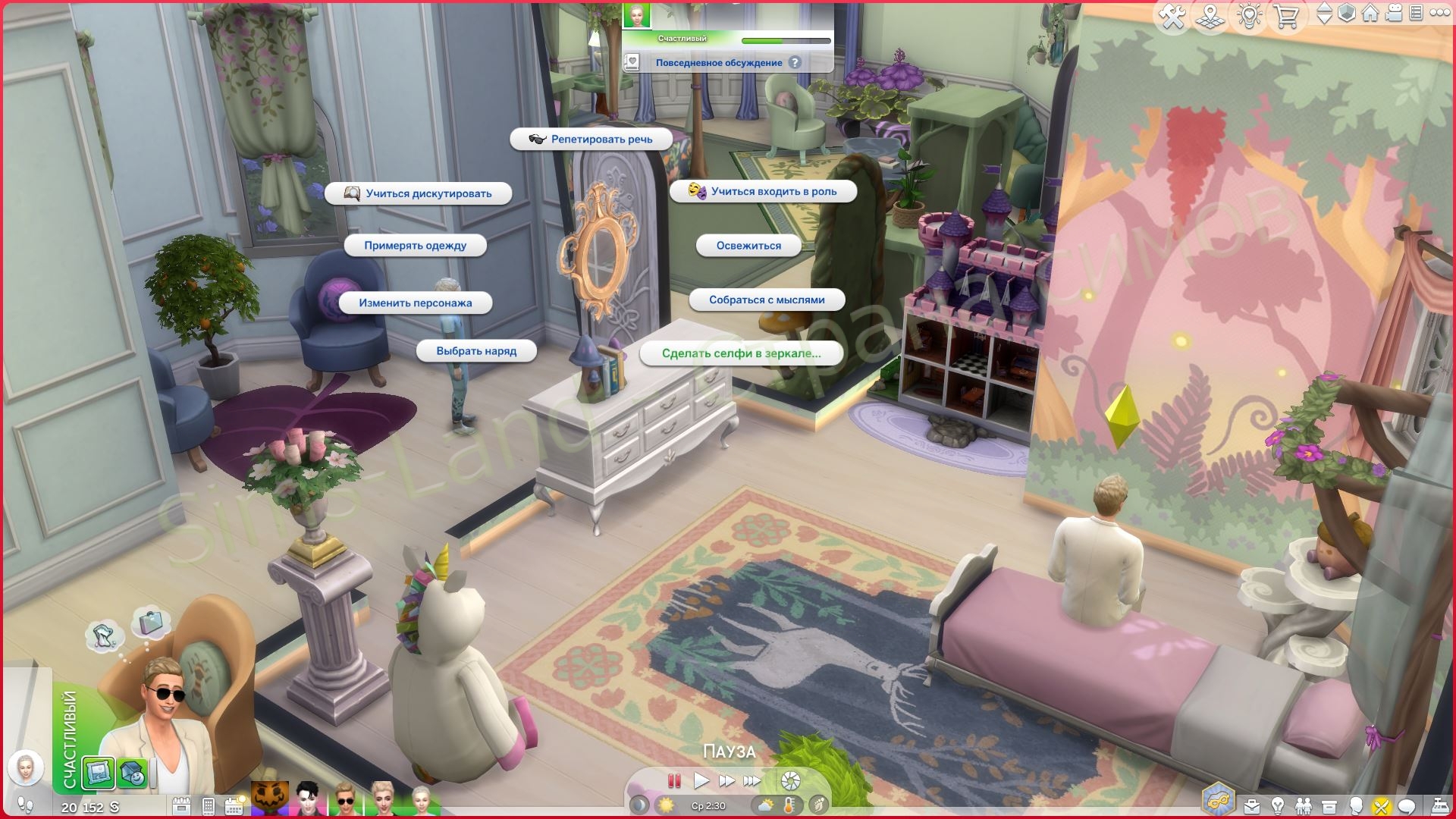Click the help icon beside 'Повседневное обсуждение'

click(795, 63)
